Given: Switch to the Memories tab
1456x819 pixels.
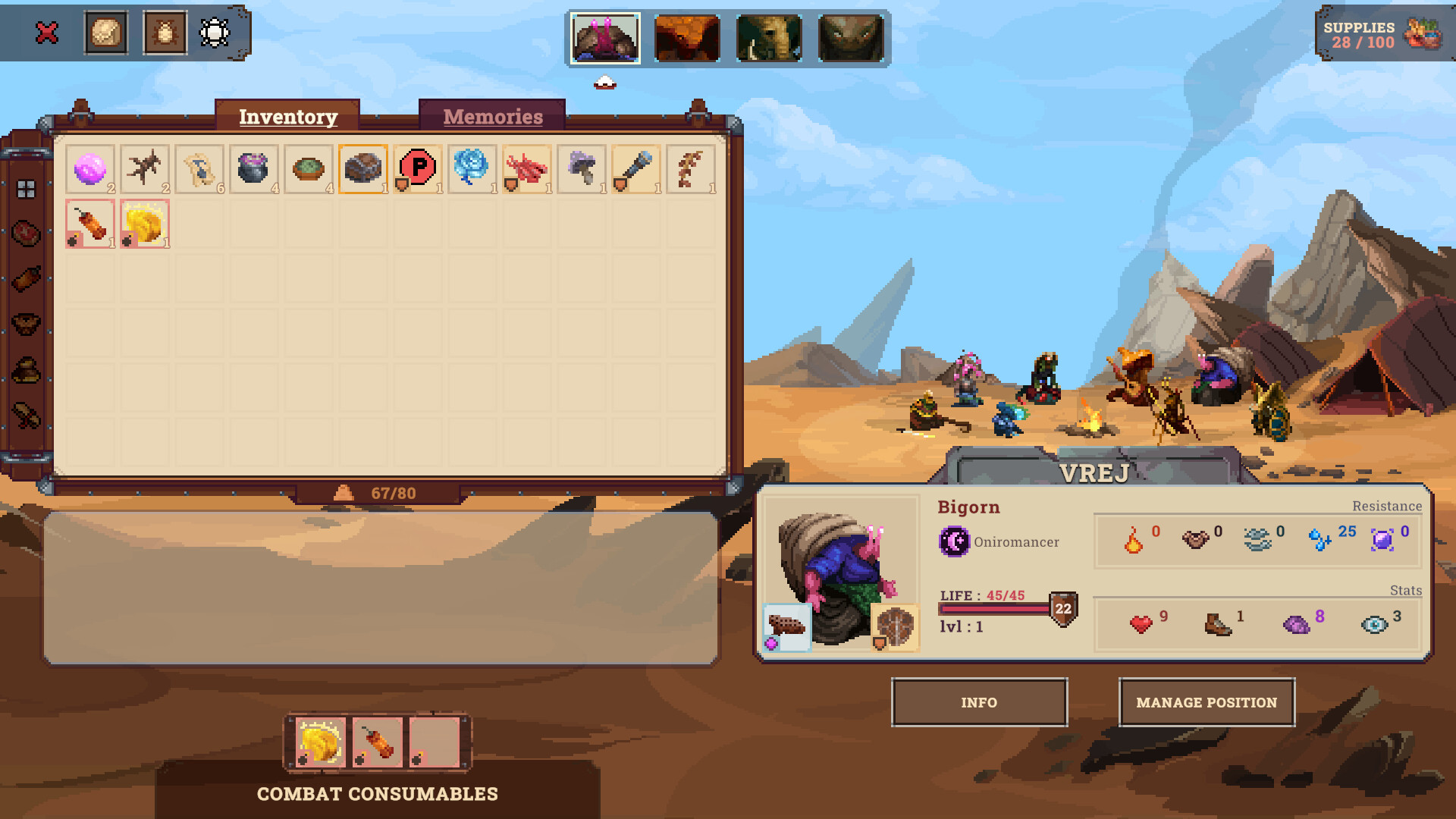Looking at the screenshot, I should (x=492, y=115).
